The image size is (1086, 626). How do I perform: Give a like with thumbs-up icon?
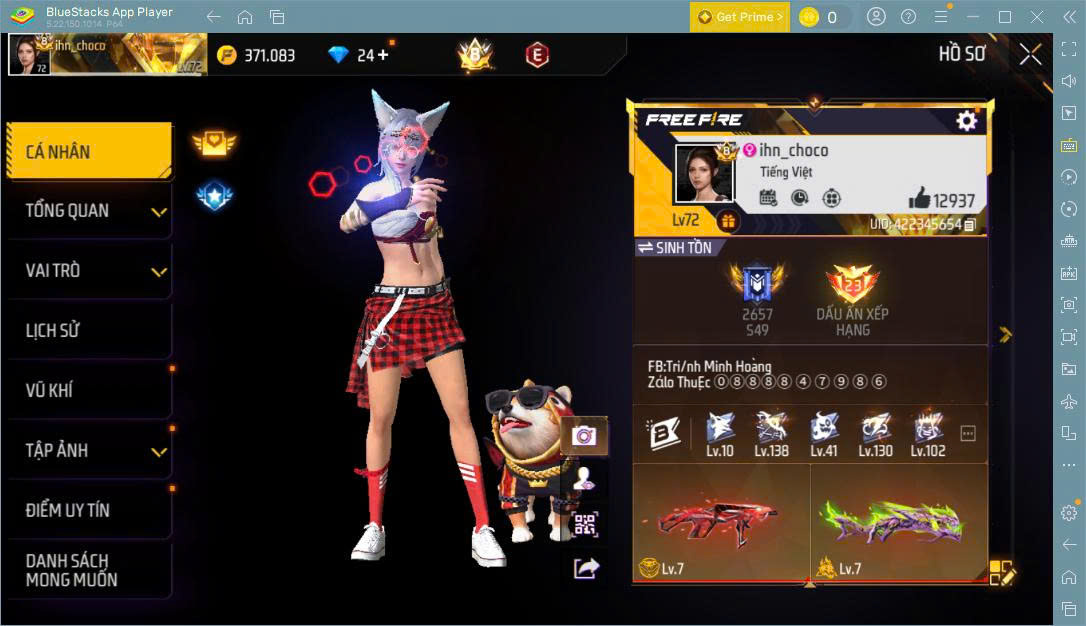pos(919,198)
